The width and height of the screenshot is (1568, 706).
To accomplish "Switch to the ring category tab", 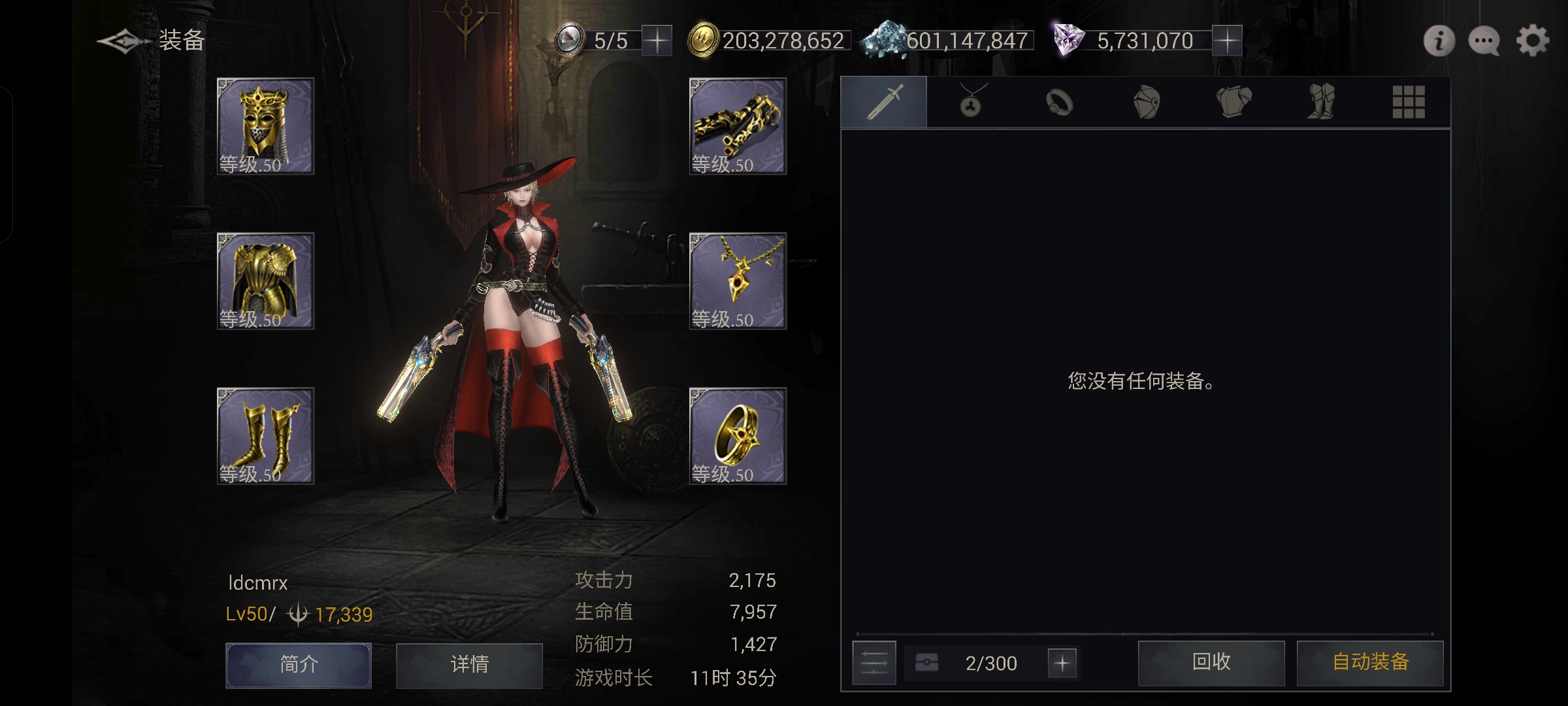I will click(1059, 102).
